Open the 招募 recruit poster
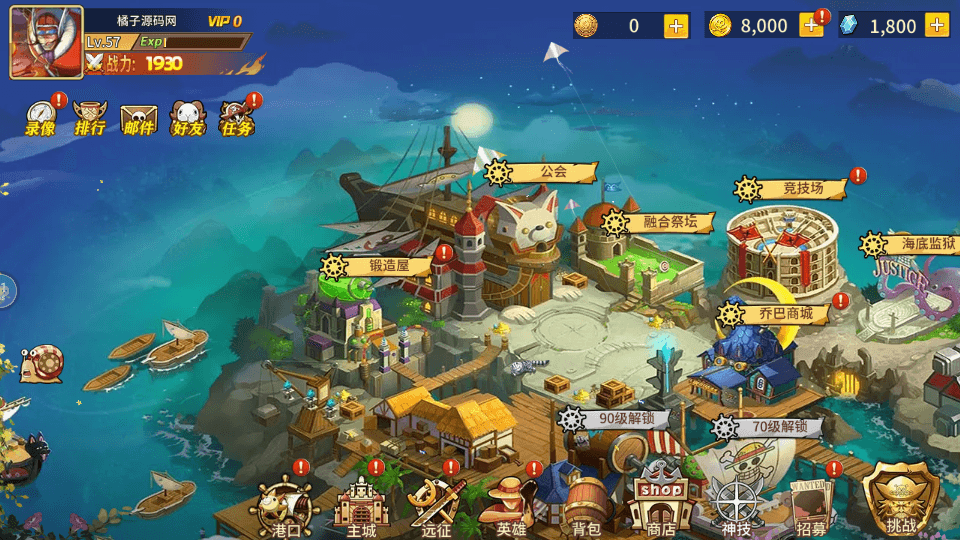Image resolution: width=960 pixels, height=540 pixels. pyautogui.click(x=811, y=506)
